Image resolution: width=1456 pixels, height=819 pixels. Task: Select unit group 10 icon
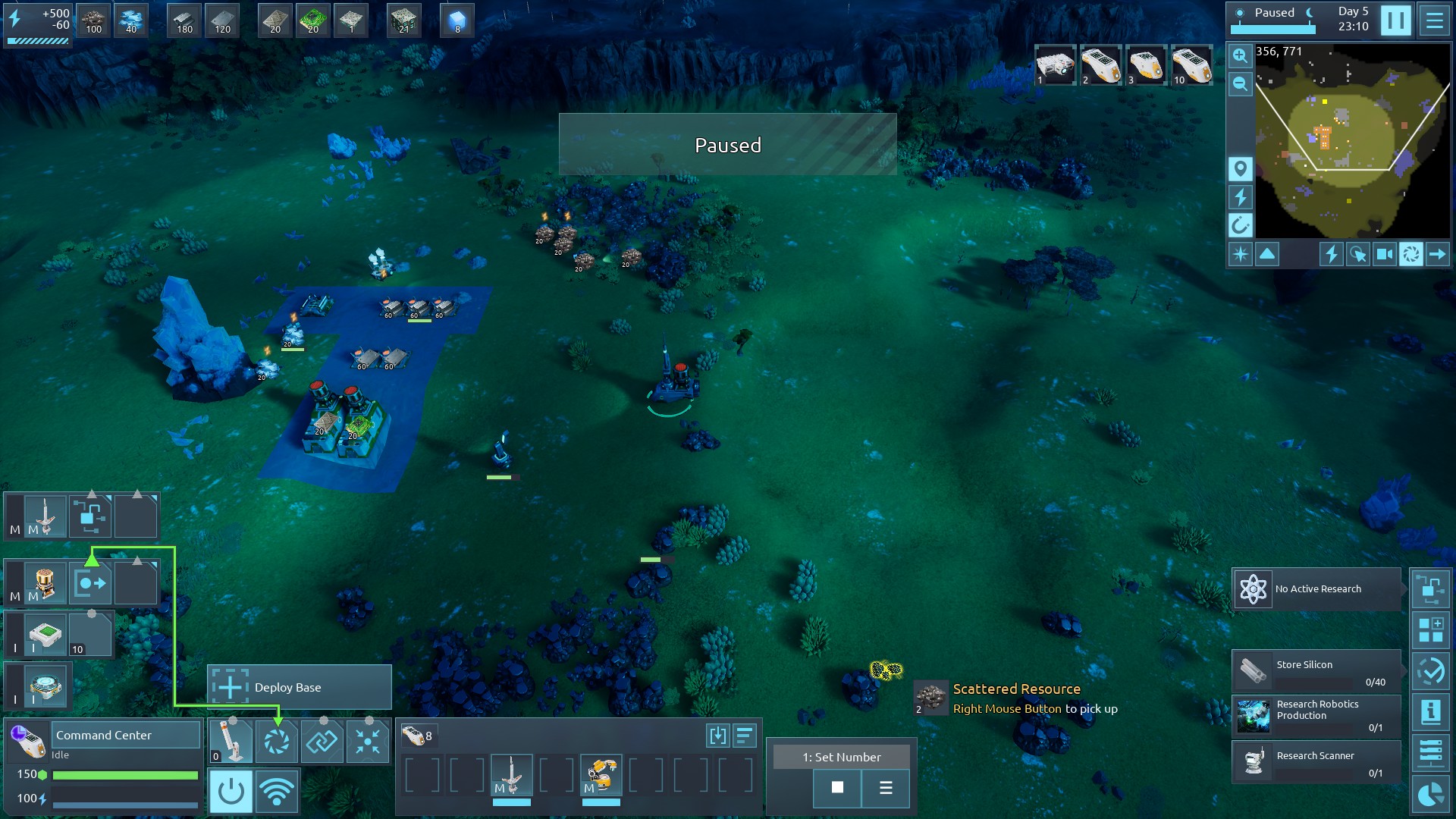(x=1191, y=64)
